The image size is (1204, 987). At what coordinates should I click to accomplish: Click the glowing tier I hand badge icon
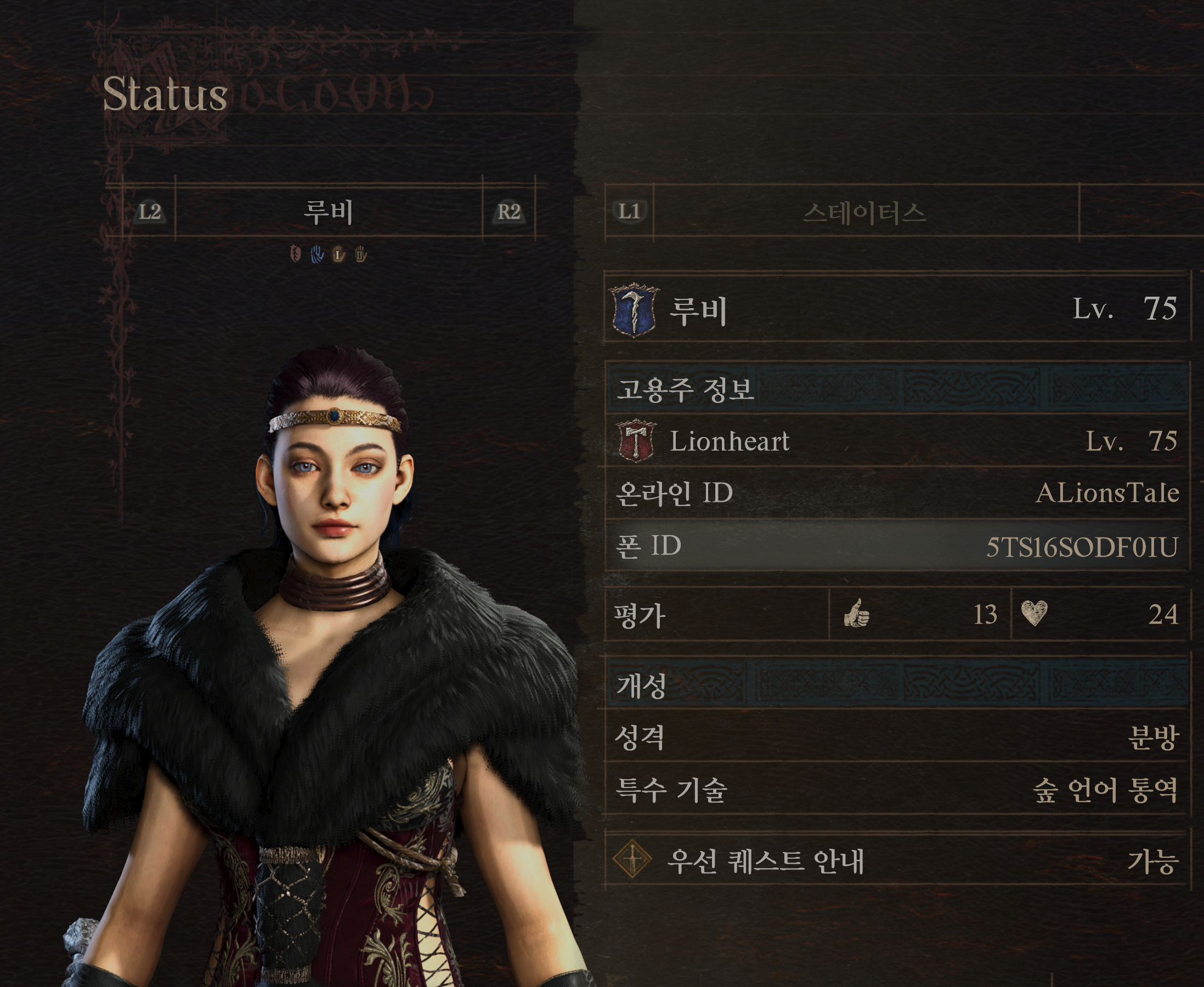[x=339, y=254]
